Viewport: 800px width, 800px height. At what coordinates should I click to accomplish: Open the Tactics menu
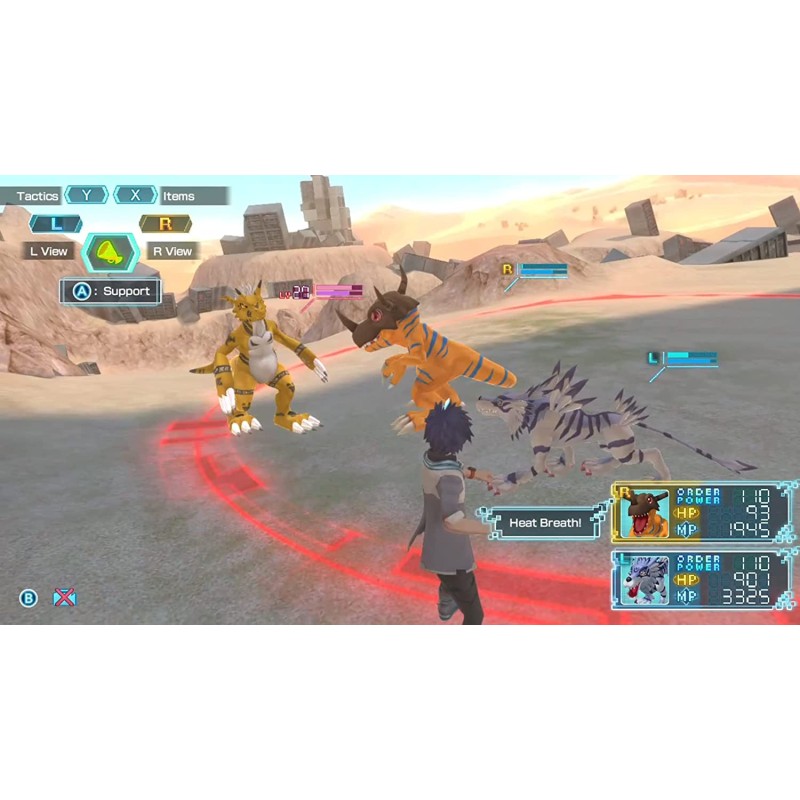[x=38, y=196]
